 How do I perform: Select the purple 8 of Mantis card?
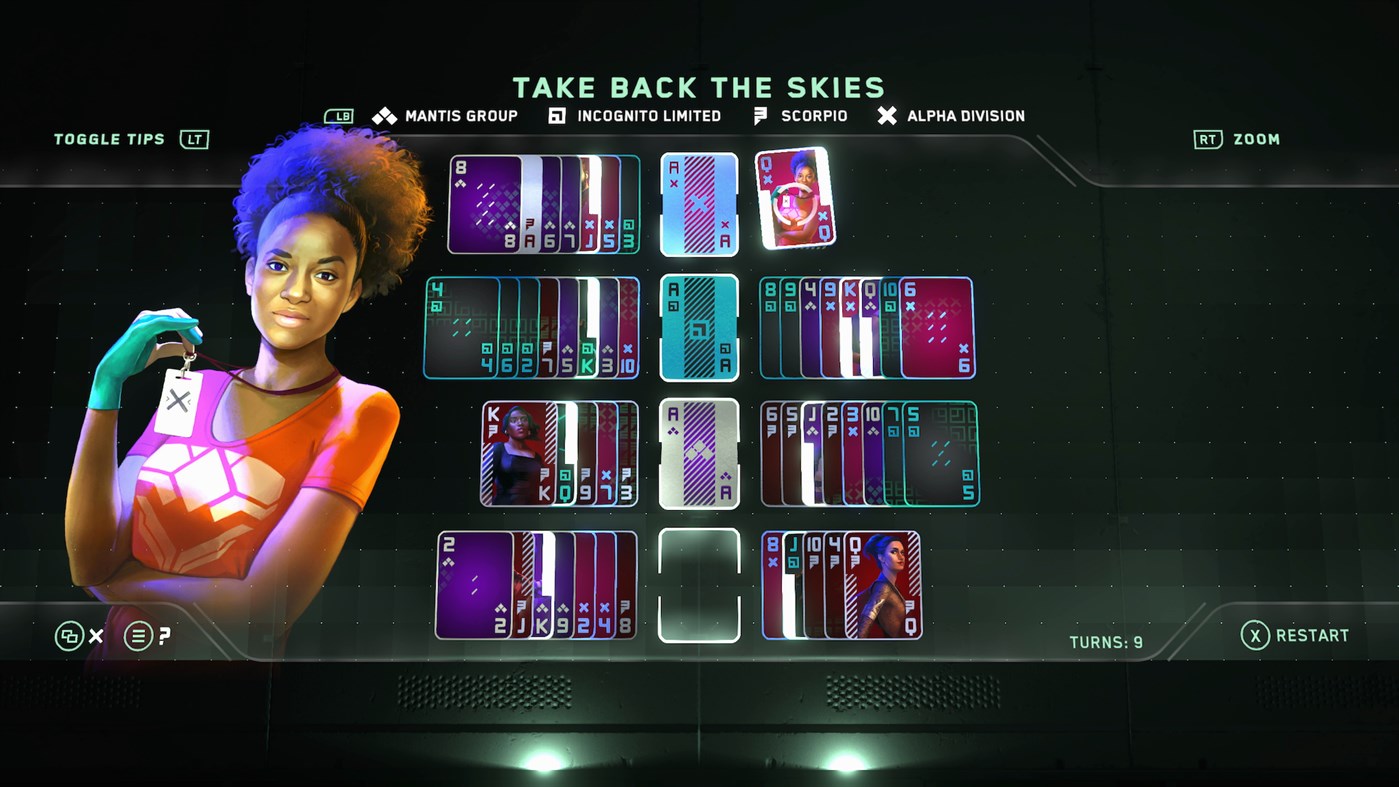[x=484, y=205]
